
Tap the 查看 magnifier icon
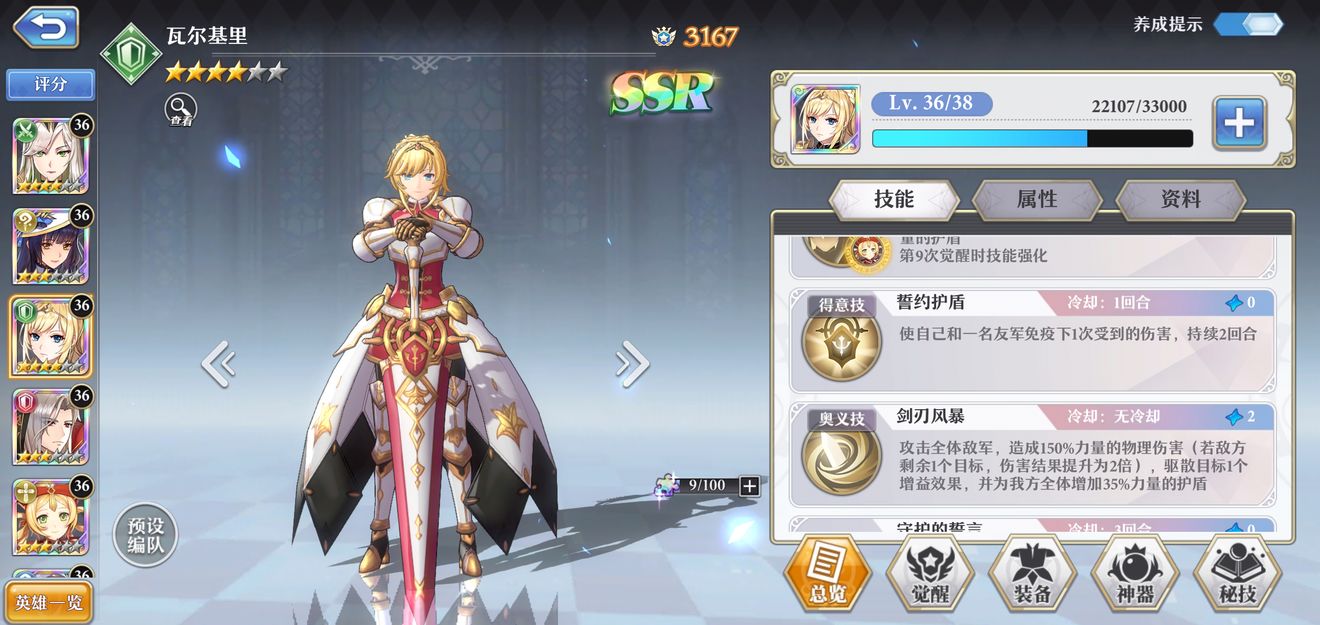pyautogui.click(x=181, y=109)
